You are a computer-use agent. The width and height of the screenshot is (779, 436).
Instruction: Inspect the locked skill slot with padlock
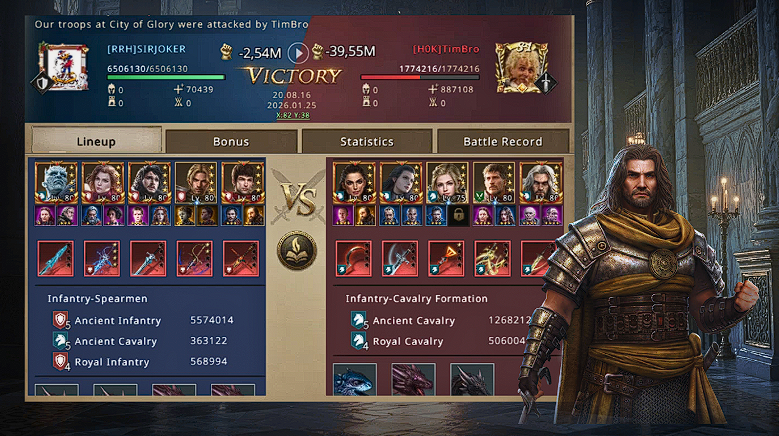pos(457,215)
